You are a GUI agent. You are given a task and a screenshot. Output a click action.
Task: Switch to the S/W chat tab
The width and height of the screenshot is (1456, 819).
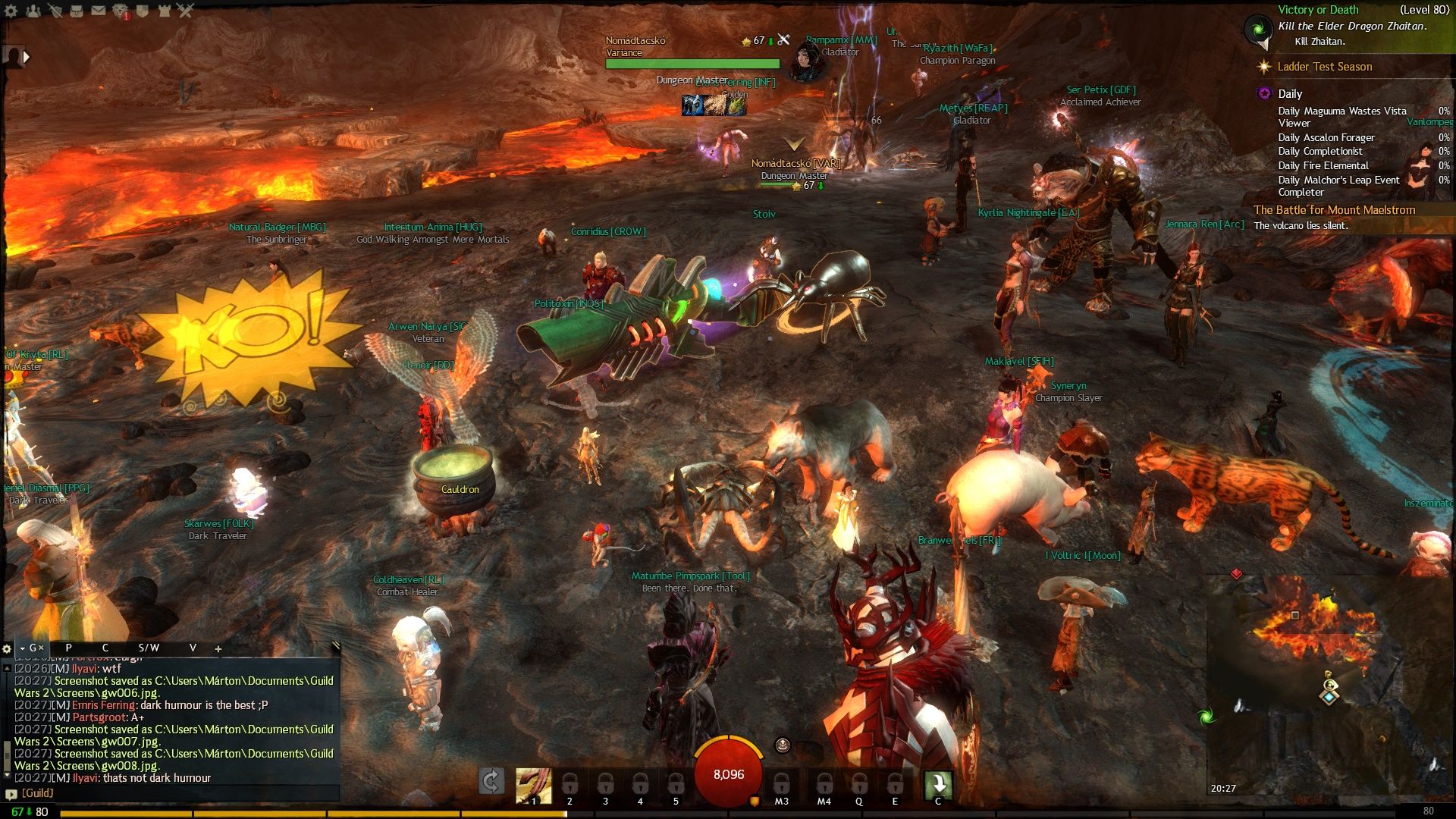tap(149, 648)
